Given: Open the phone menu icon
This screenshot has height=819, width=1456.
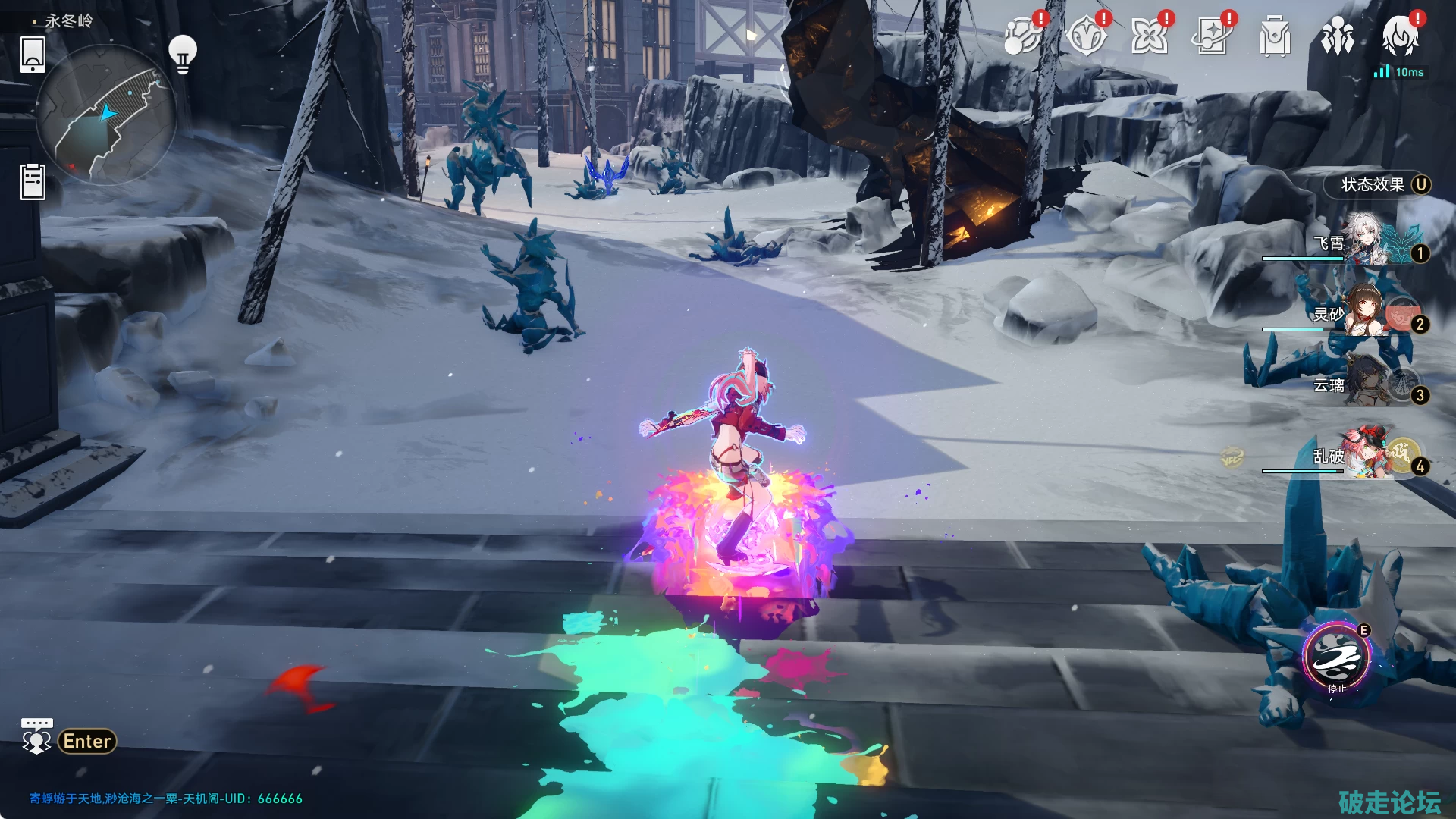Looking at the screenshot, I should tap(33, 54).
